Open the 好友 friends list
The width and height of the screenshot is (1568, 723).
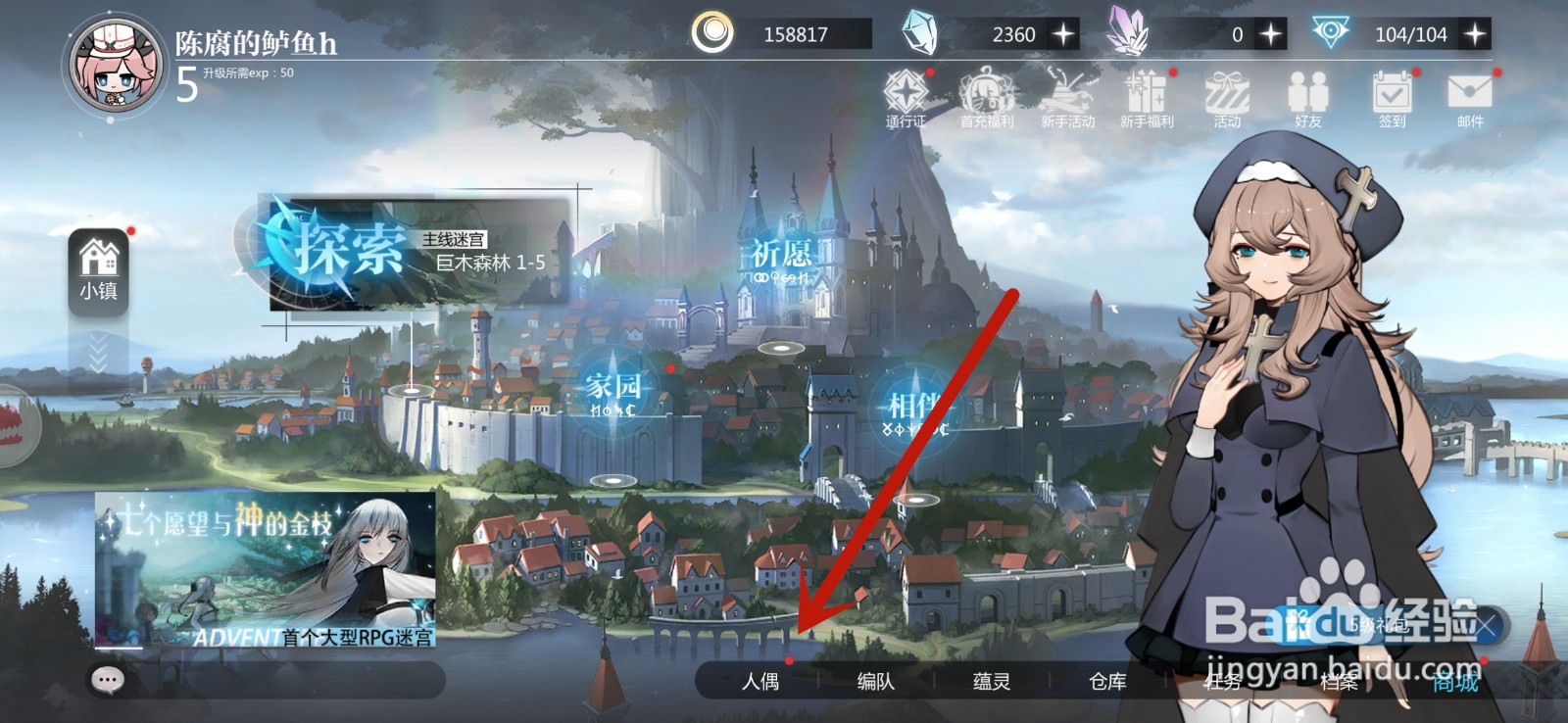1309,98
